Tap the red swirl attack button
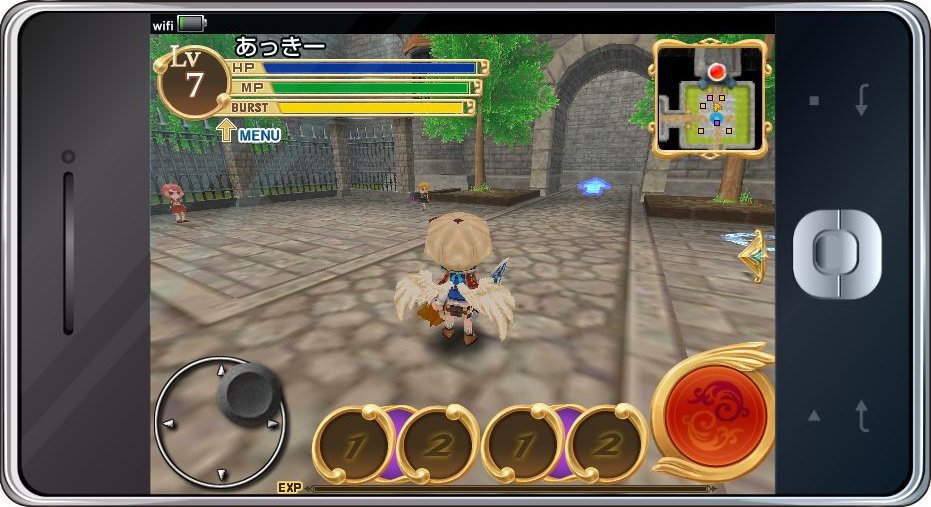 click(x=715, y=409)
